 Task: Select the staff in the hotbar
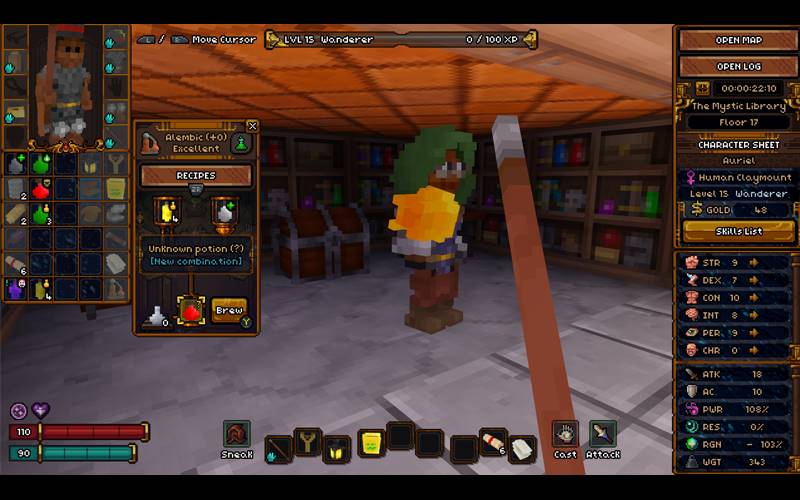279,449
